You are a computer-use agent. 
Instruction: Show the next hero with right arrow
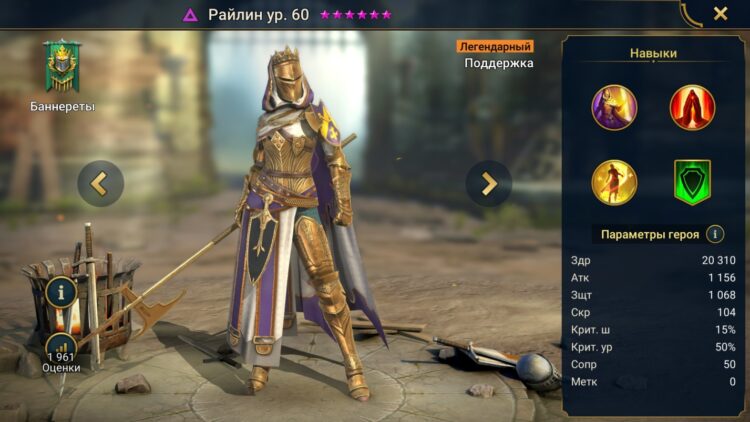point(489,183)
